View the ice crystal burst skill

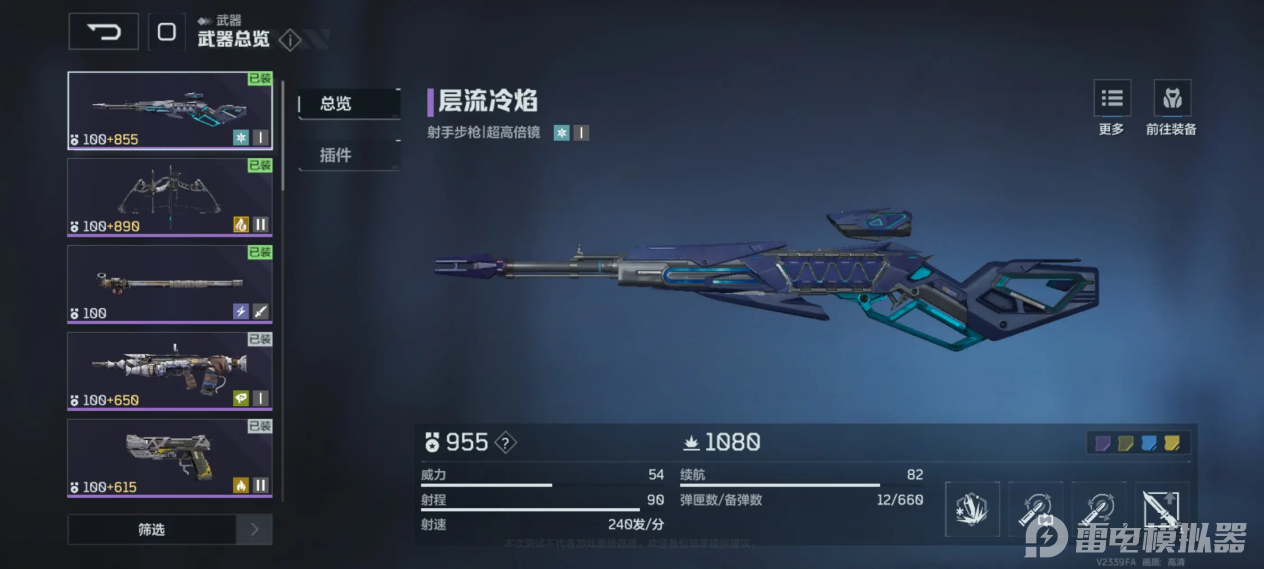[x=972, y=509]
